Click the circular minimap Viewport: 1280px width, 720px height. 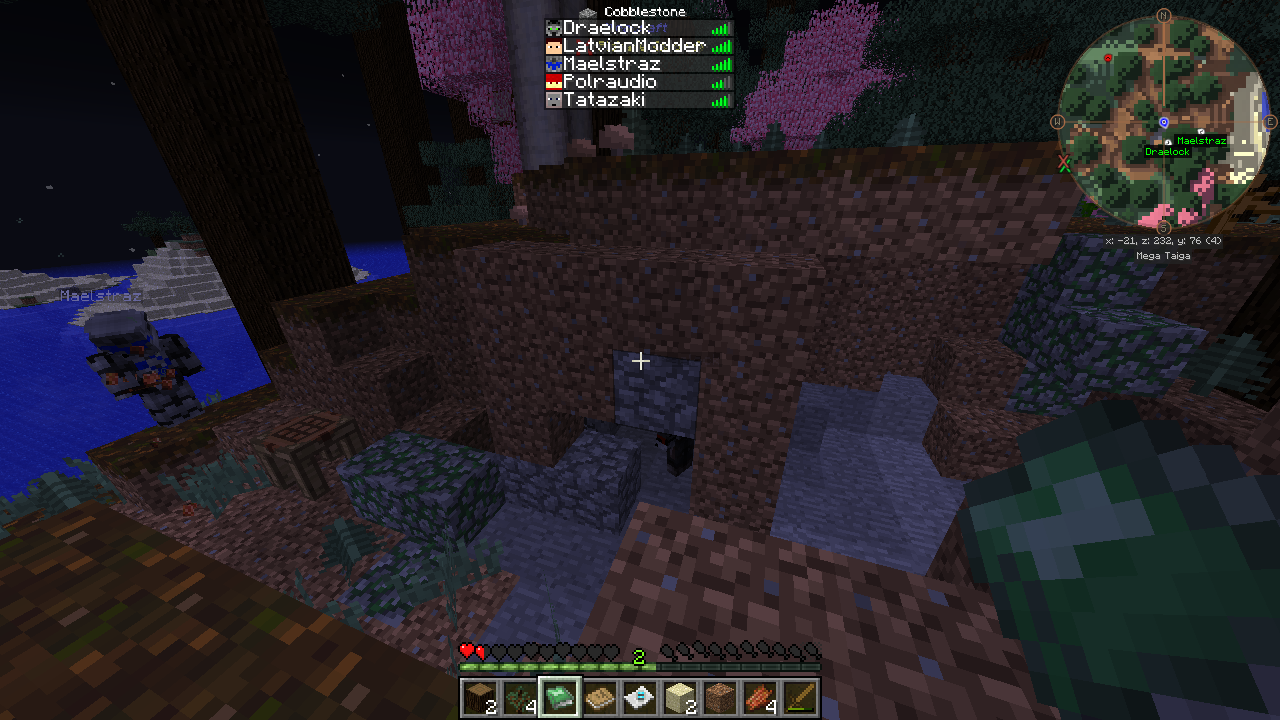(x=1164, y=122)
